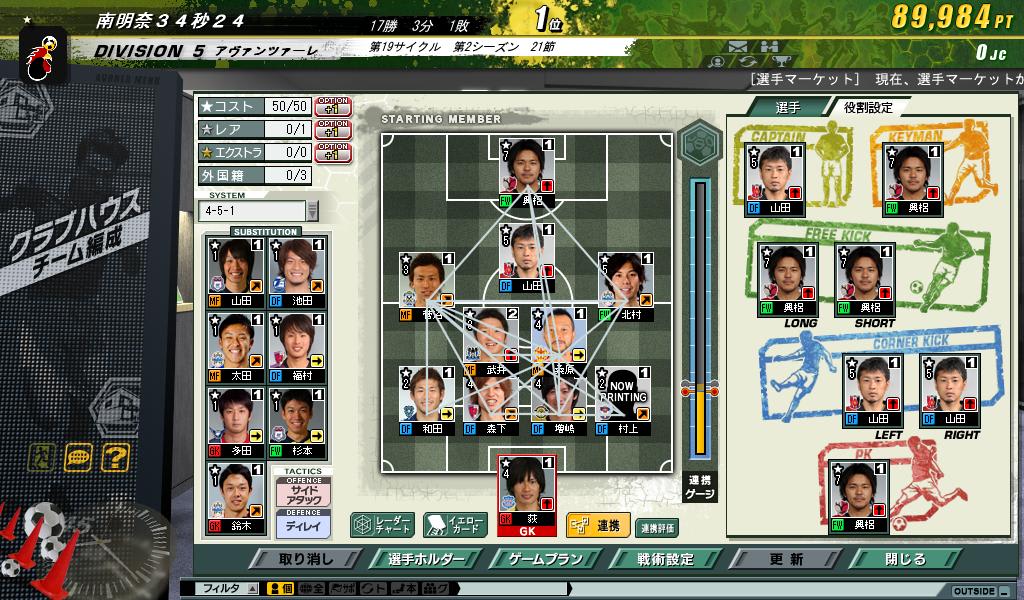Show the レーダーチャート radar chart

[x=382, y=524]
